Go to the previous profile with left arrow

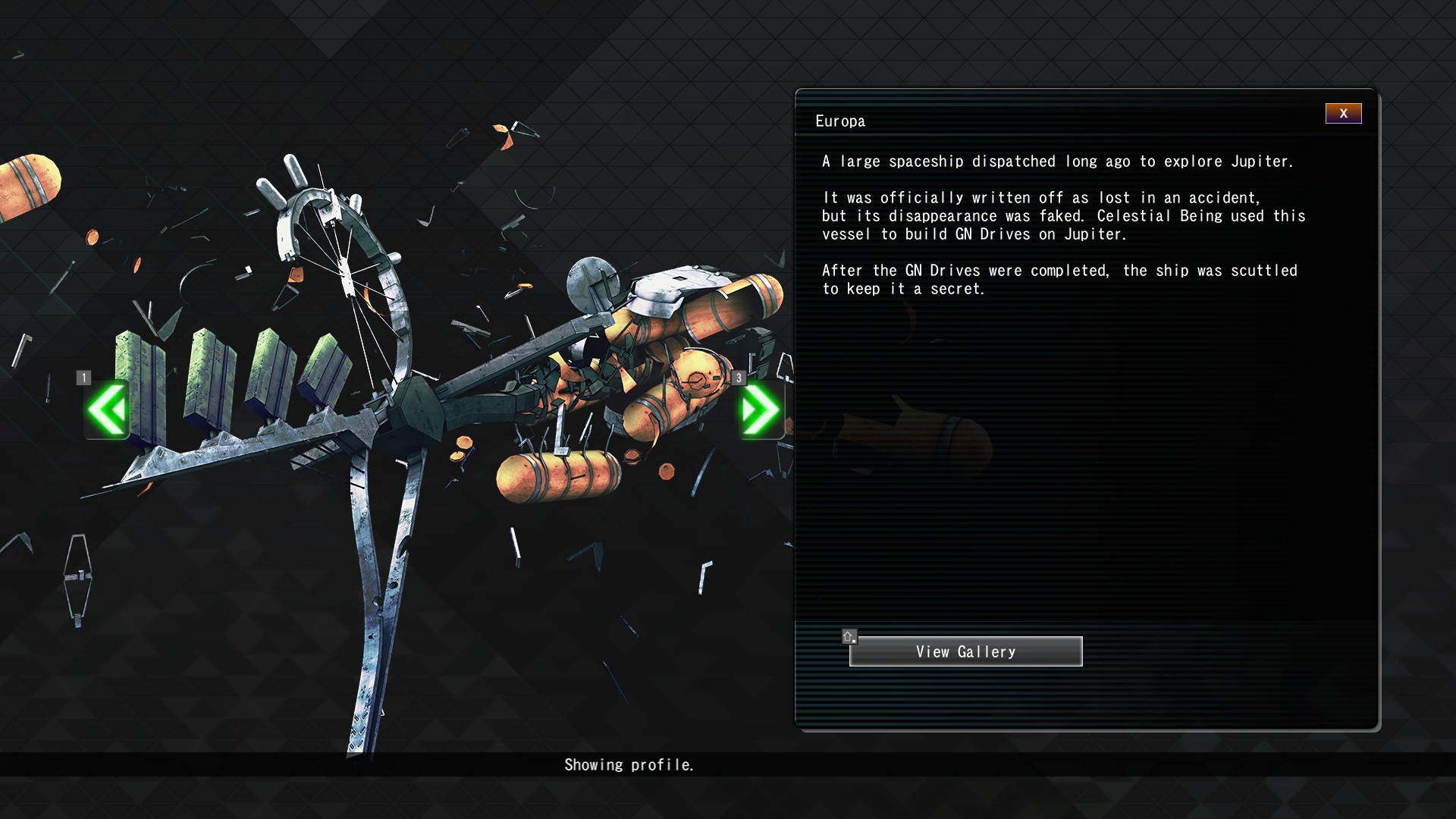tap(107, 409)
